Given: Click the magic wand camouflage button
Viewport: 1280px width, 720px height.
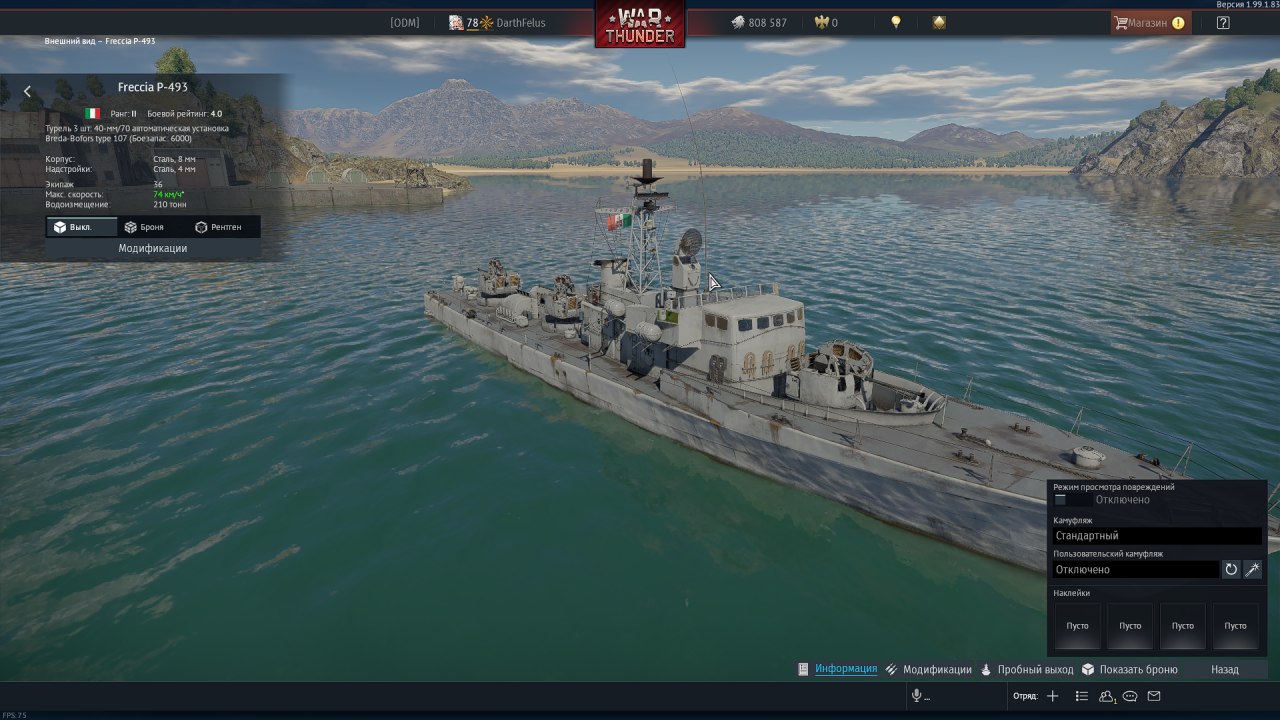Looking at the screenshot, I should 1253,569.
